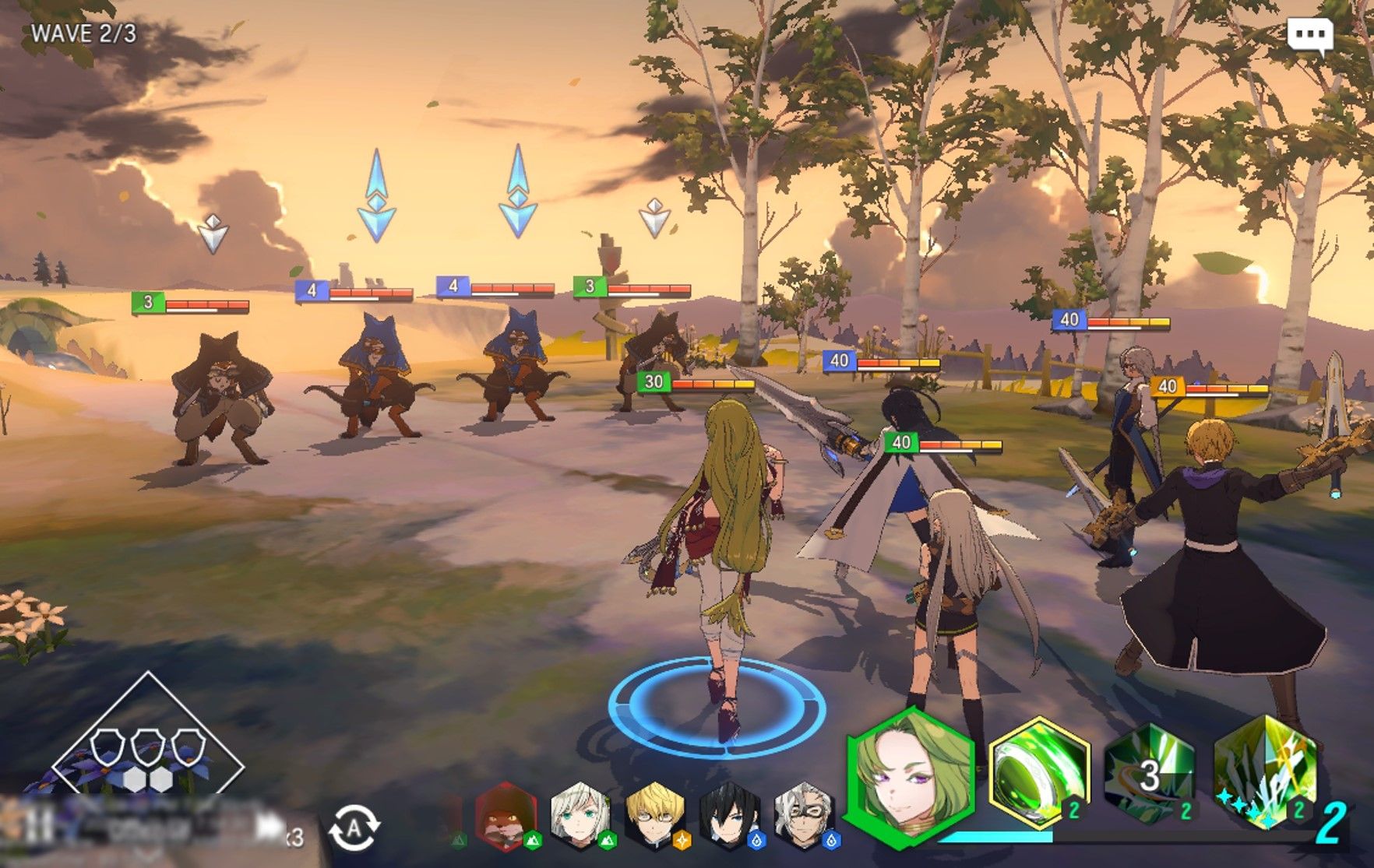Viewport: 1374px width, 868px height.
Task: Open the chat speech bubble
Action: [1310, 36]
